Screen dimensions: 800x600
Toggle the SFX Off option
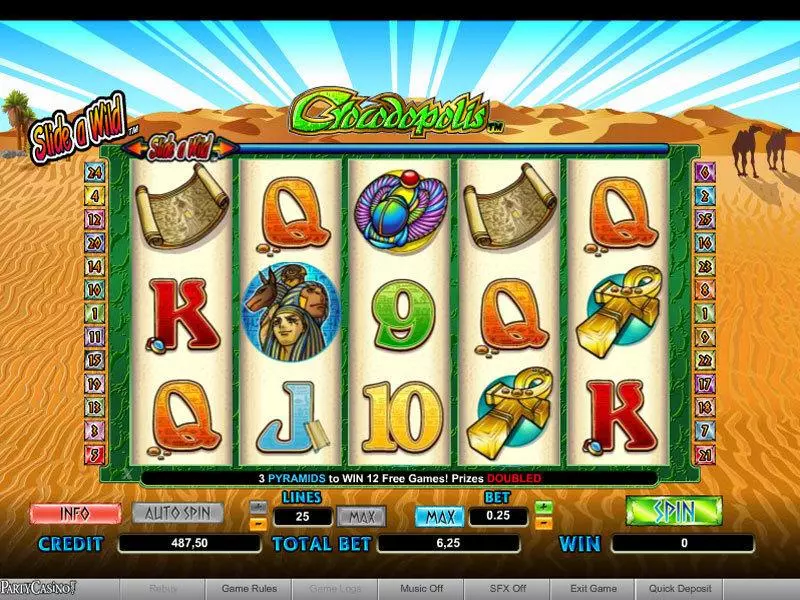coord(507,589)
